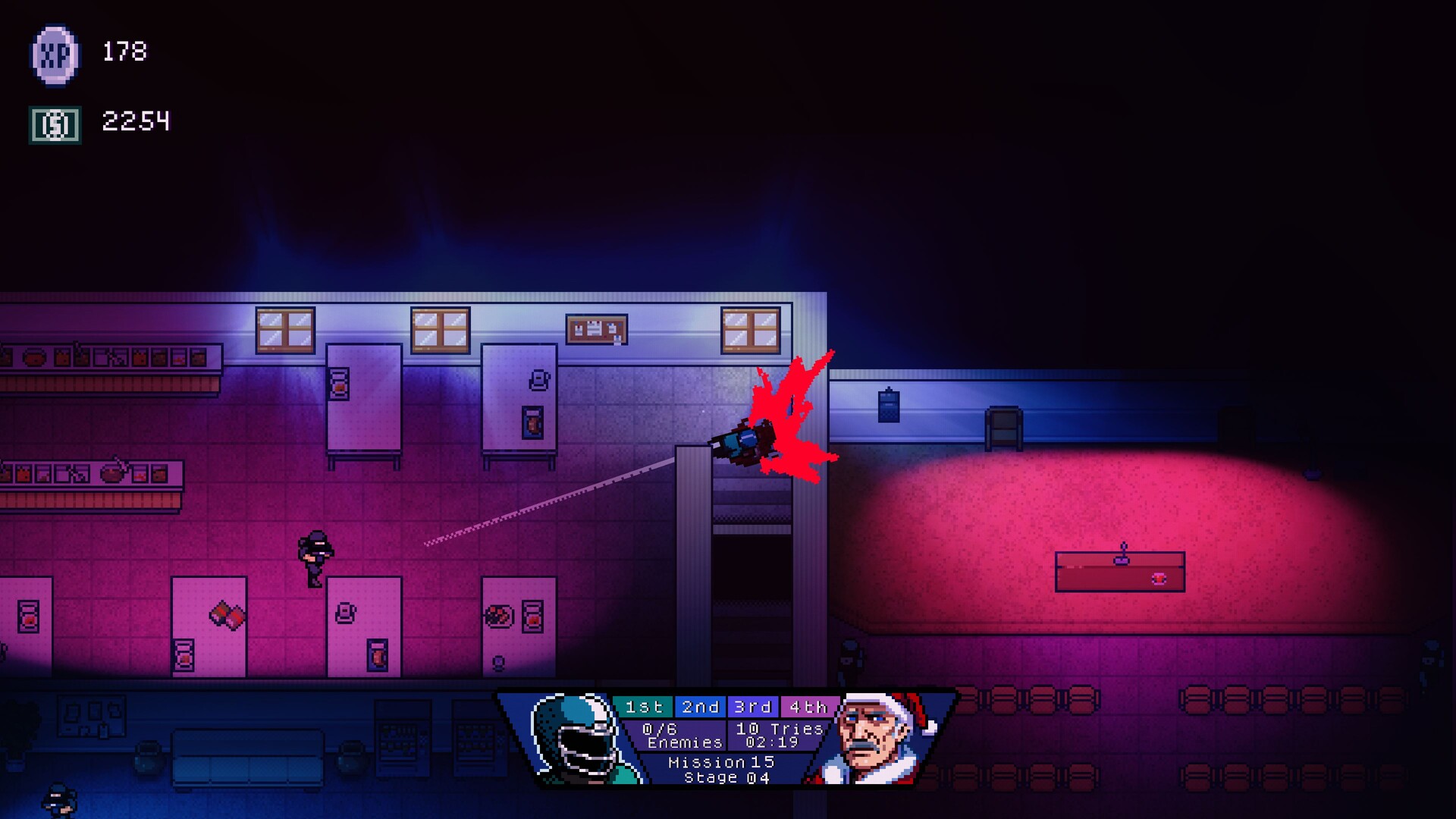Open the 4th tab

tap(808, 707)
